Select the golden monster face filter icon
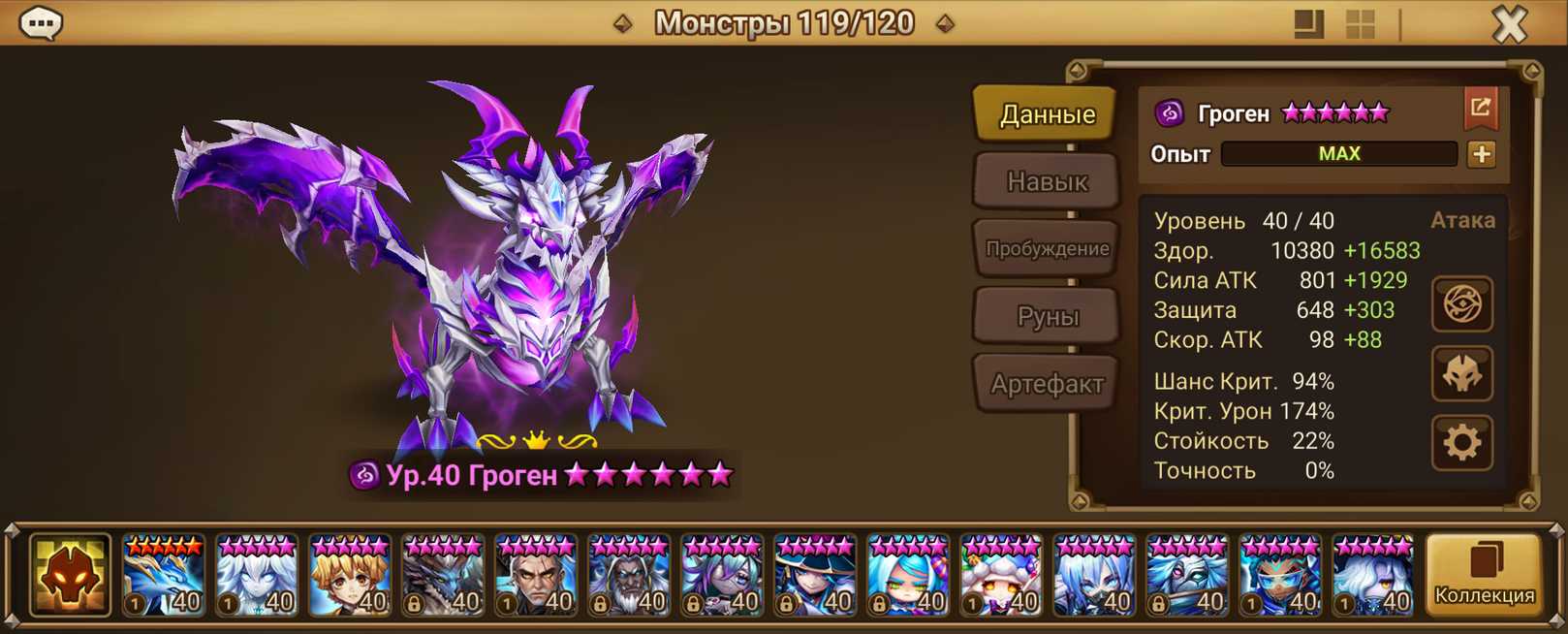This screenshot has height=634, width=1568. coord(70,576)
